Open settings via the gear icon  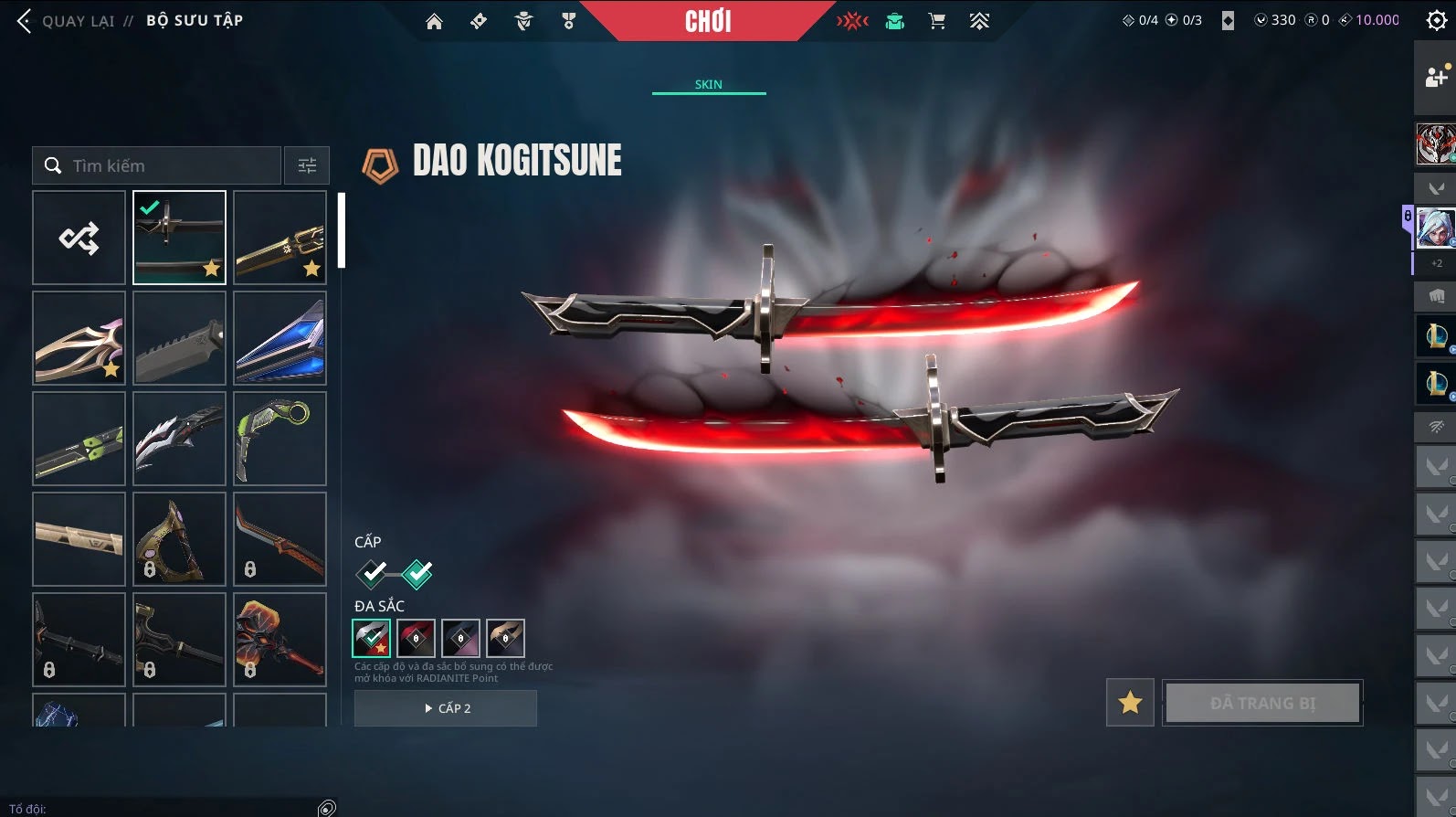point(1436,21)
